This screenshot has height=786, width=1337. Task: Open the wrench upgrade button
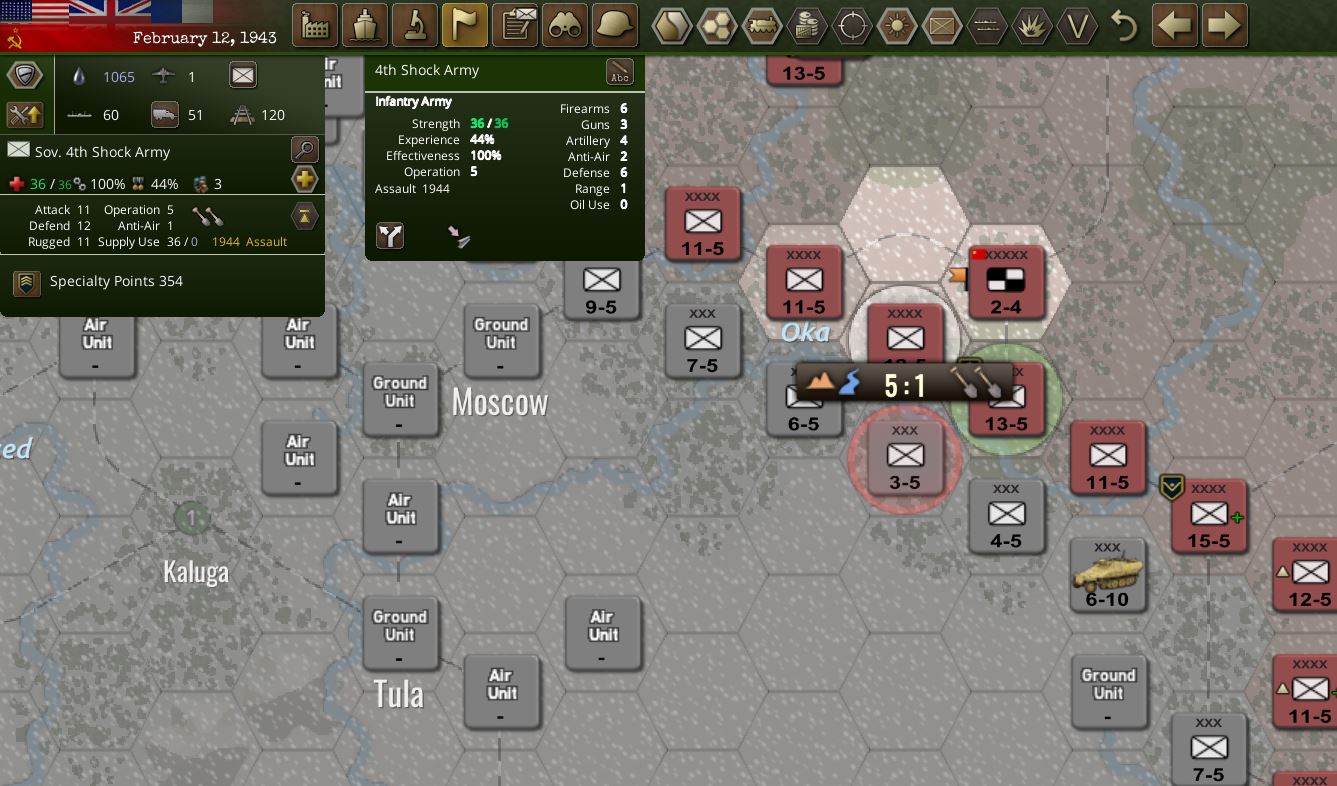[25, 114]
